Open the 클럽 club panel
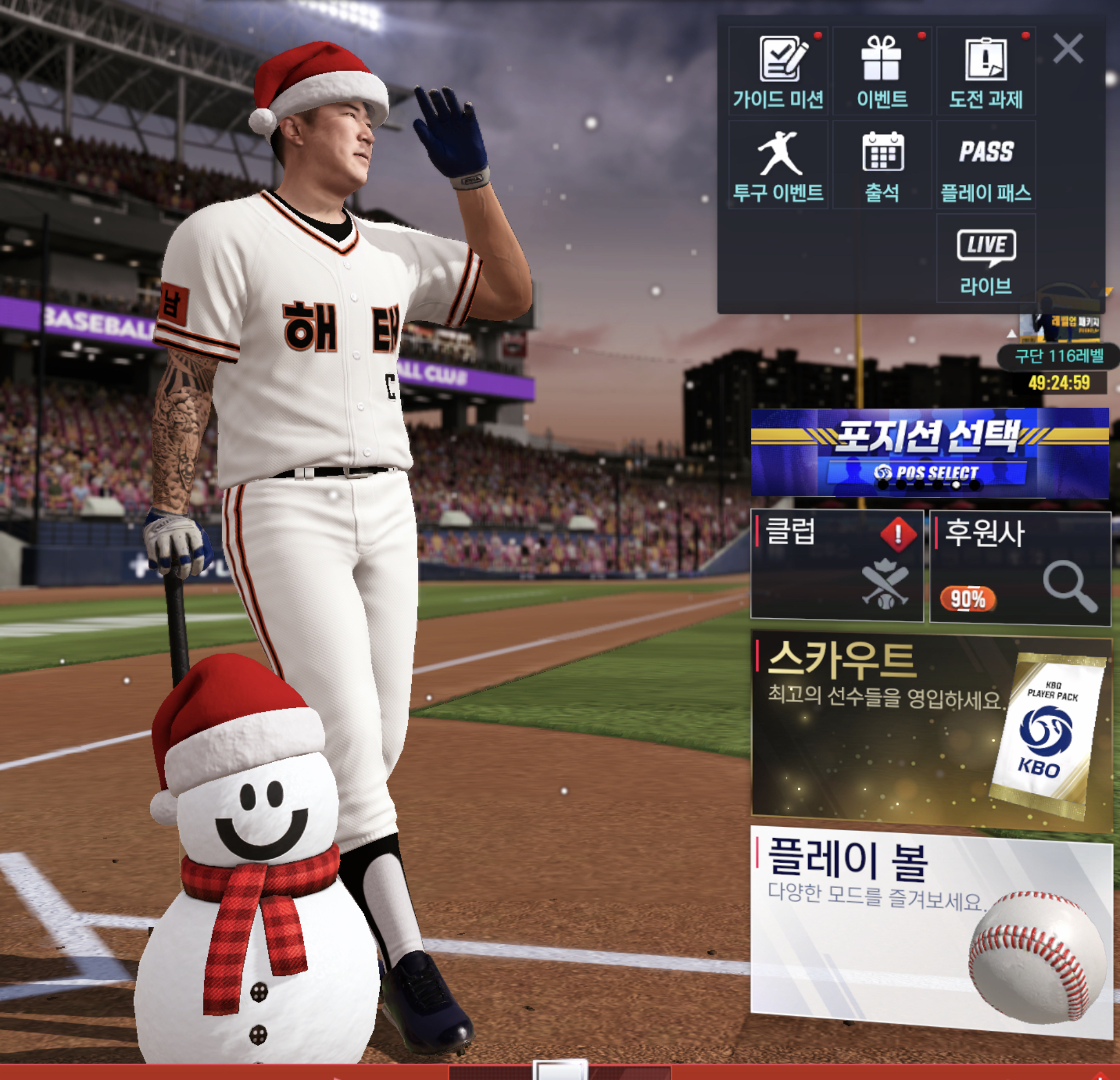This screenshot has height=1080, width=1120. point(837,565)
